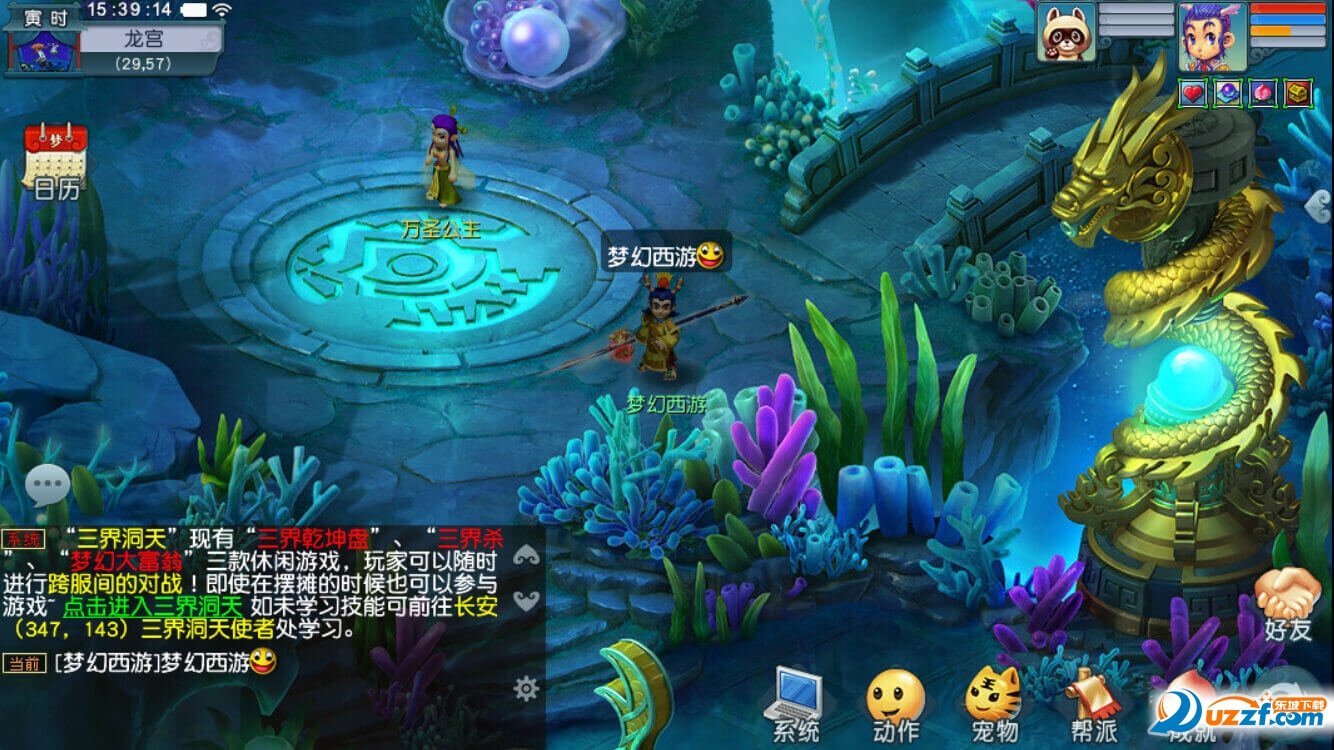The width and height of the screenshot is (1334, 750).
Task: Open the 好友 friends list
Action: pyautogui.click(x=1288, y=605)
